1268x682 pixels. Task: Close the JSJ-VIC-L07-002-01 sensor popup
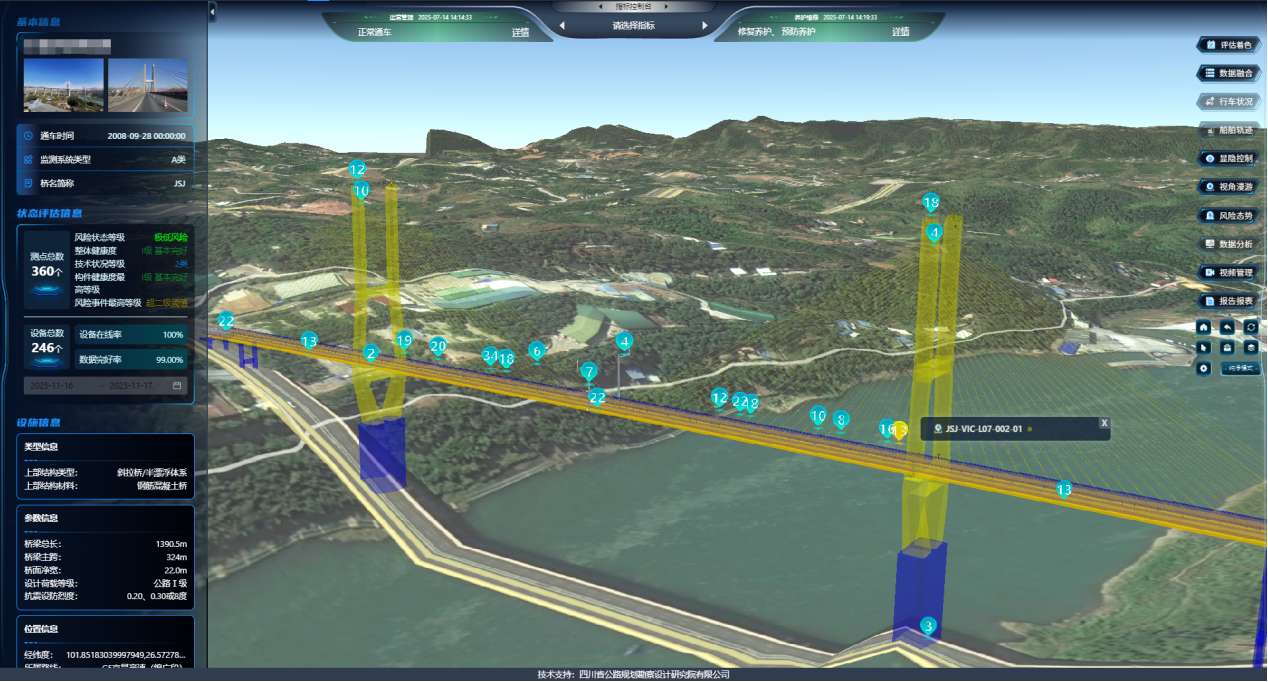[1104, 423]
